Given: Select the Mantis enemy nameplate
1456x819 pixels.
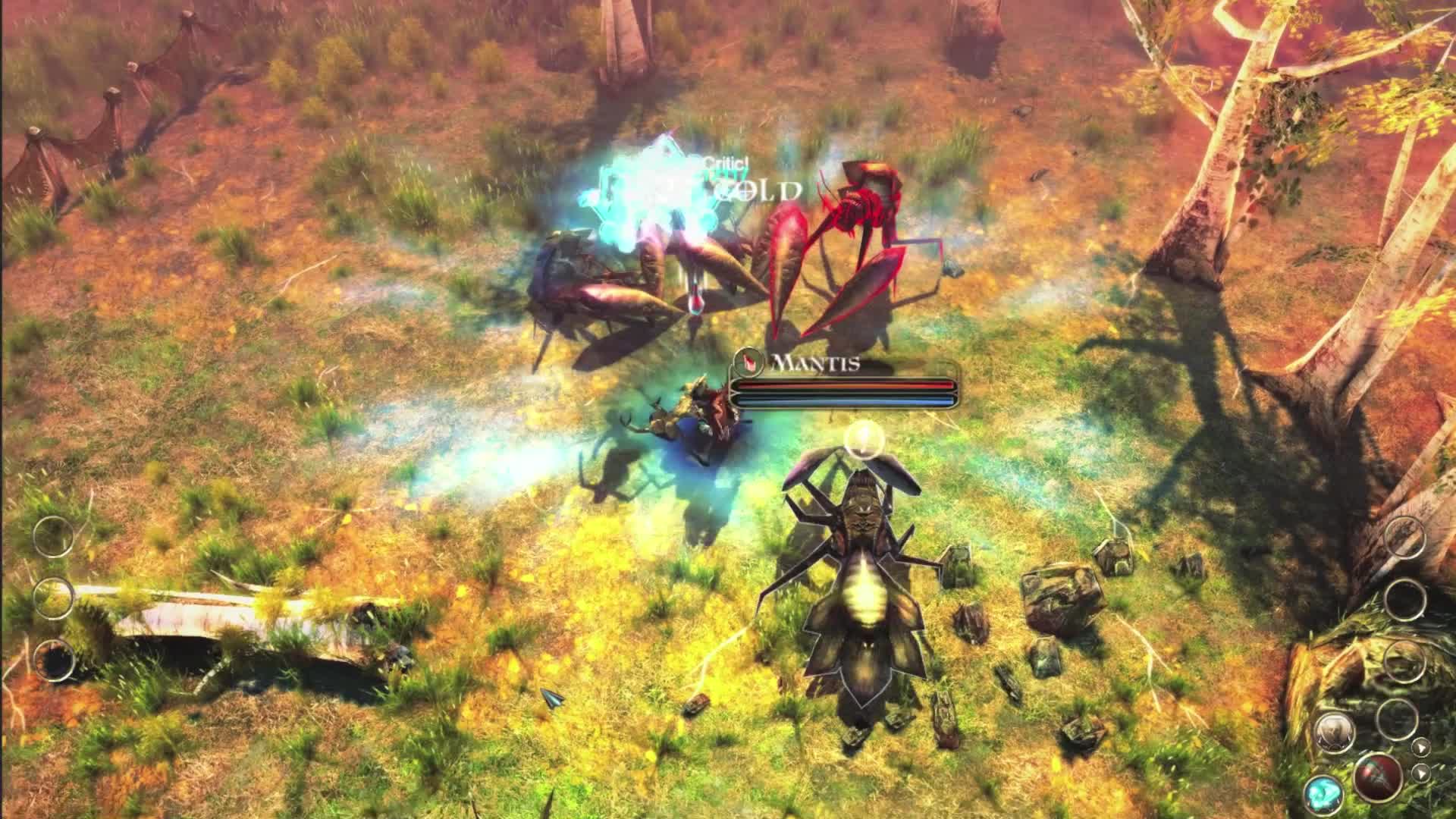Looking at the screenshot, I should 814,363.
